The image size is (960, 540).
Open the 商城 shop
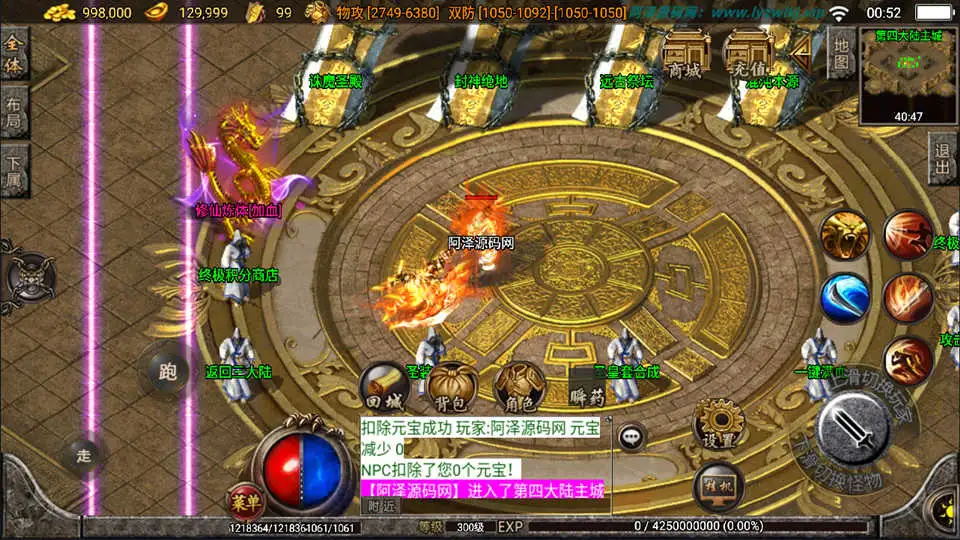point(685,55)
